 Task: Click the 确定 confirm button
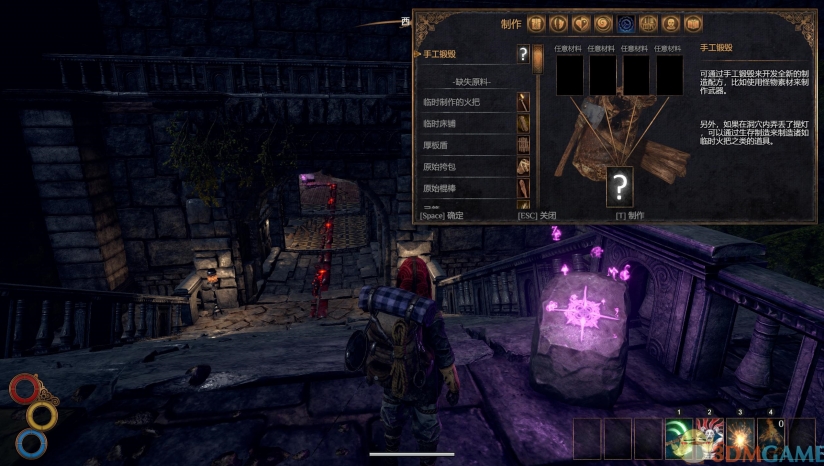pos(441,215)
